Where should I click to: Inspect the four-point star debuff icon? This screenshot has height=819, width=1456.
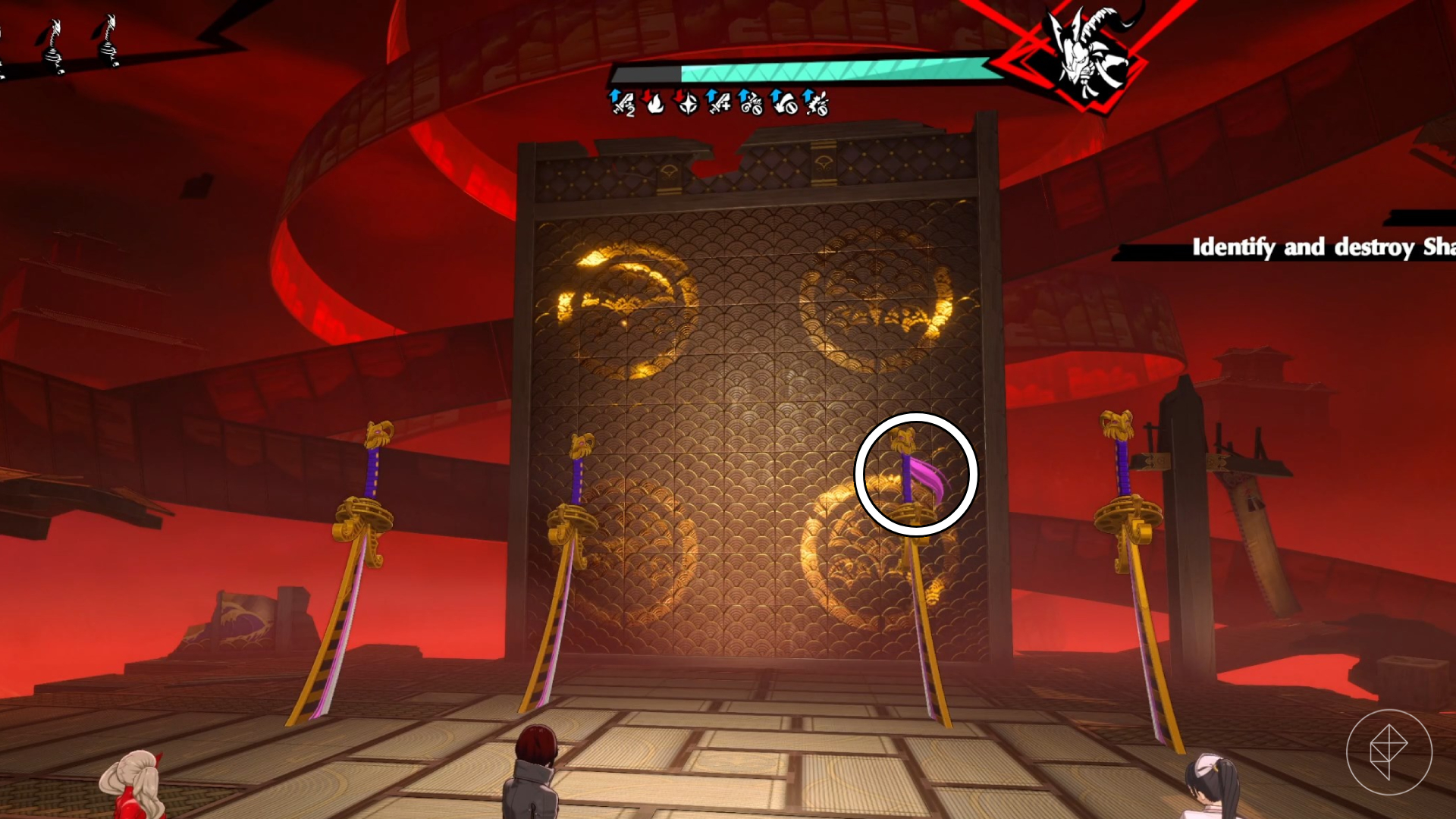pyautogui.click(x=687, y=102)
